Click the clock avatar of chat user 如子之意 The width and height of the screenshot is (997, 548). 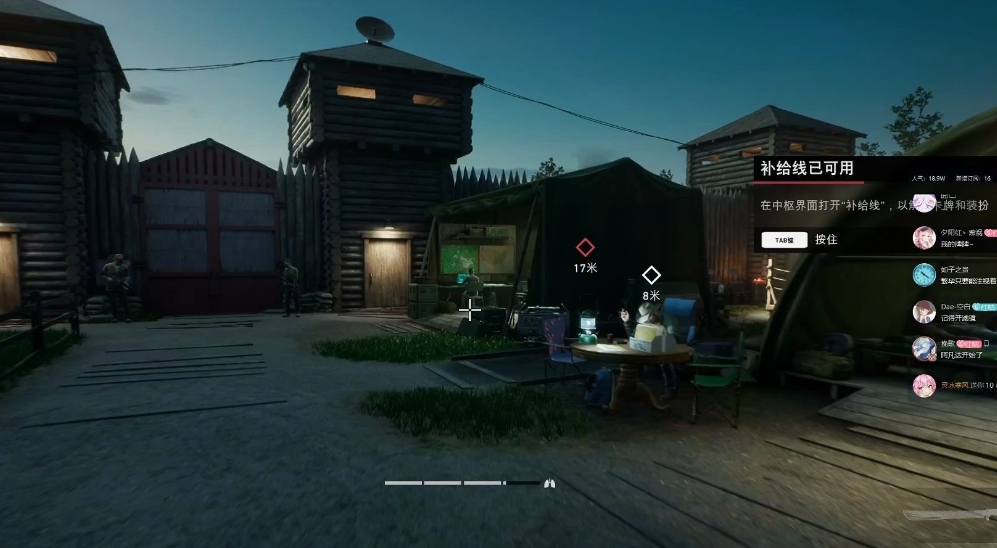coord(924,274)
